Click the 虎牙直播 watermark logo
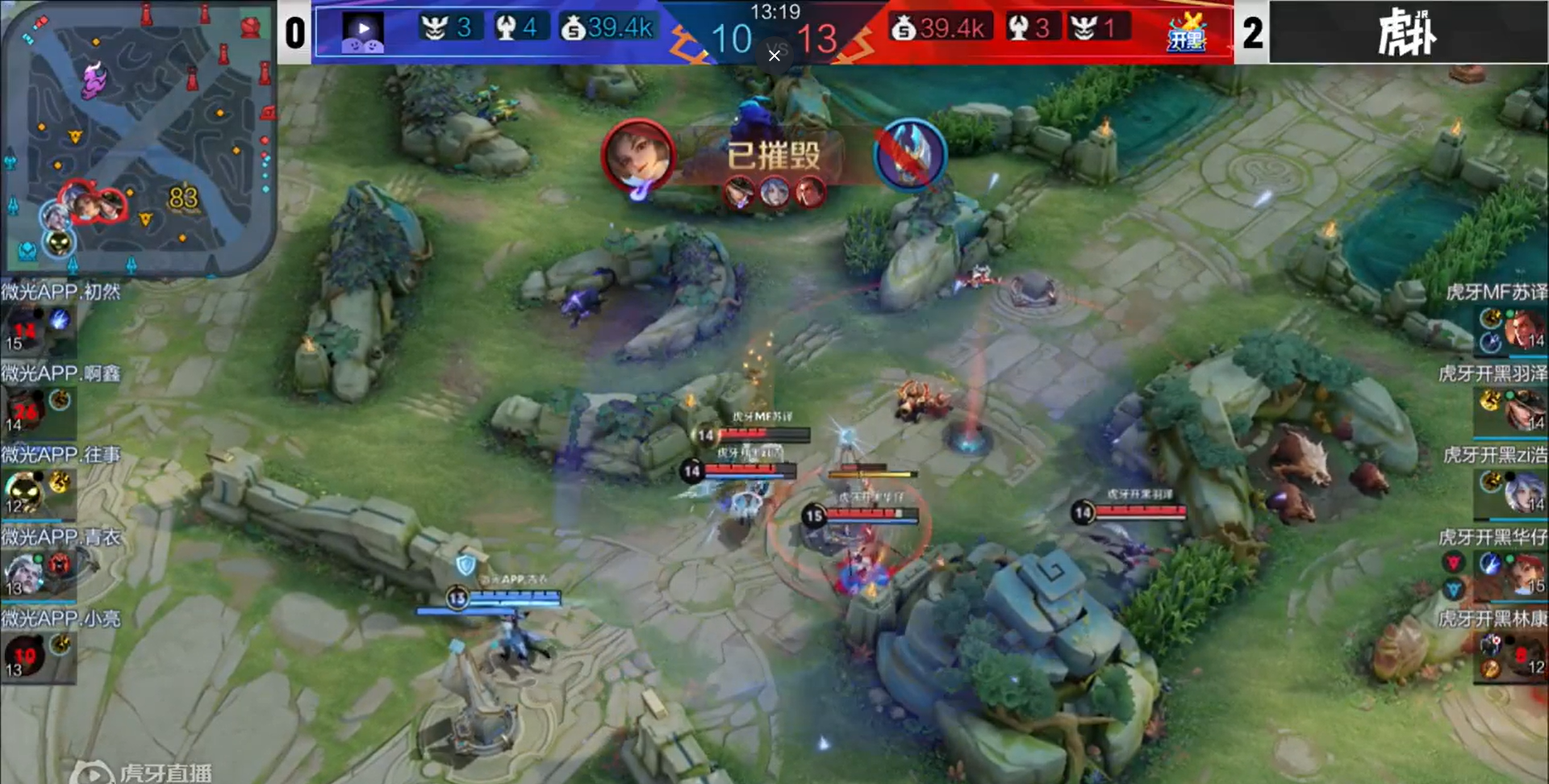 pos(145,772)
